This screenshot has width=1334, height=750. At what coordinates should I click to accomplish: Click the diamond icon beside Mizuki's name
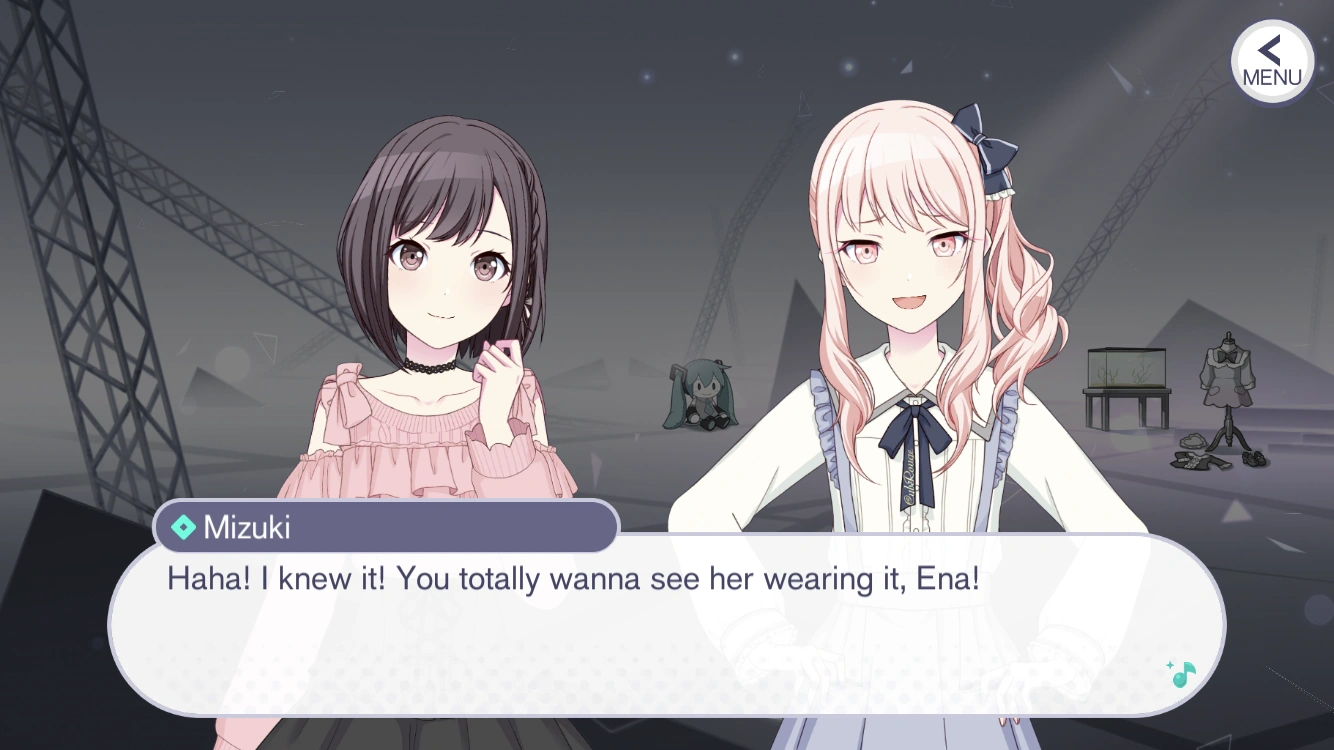pyautogui.click(x=185, y=528)
